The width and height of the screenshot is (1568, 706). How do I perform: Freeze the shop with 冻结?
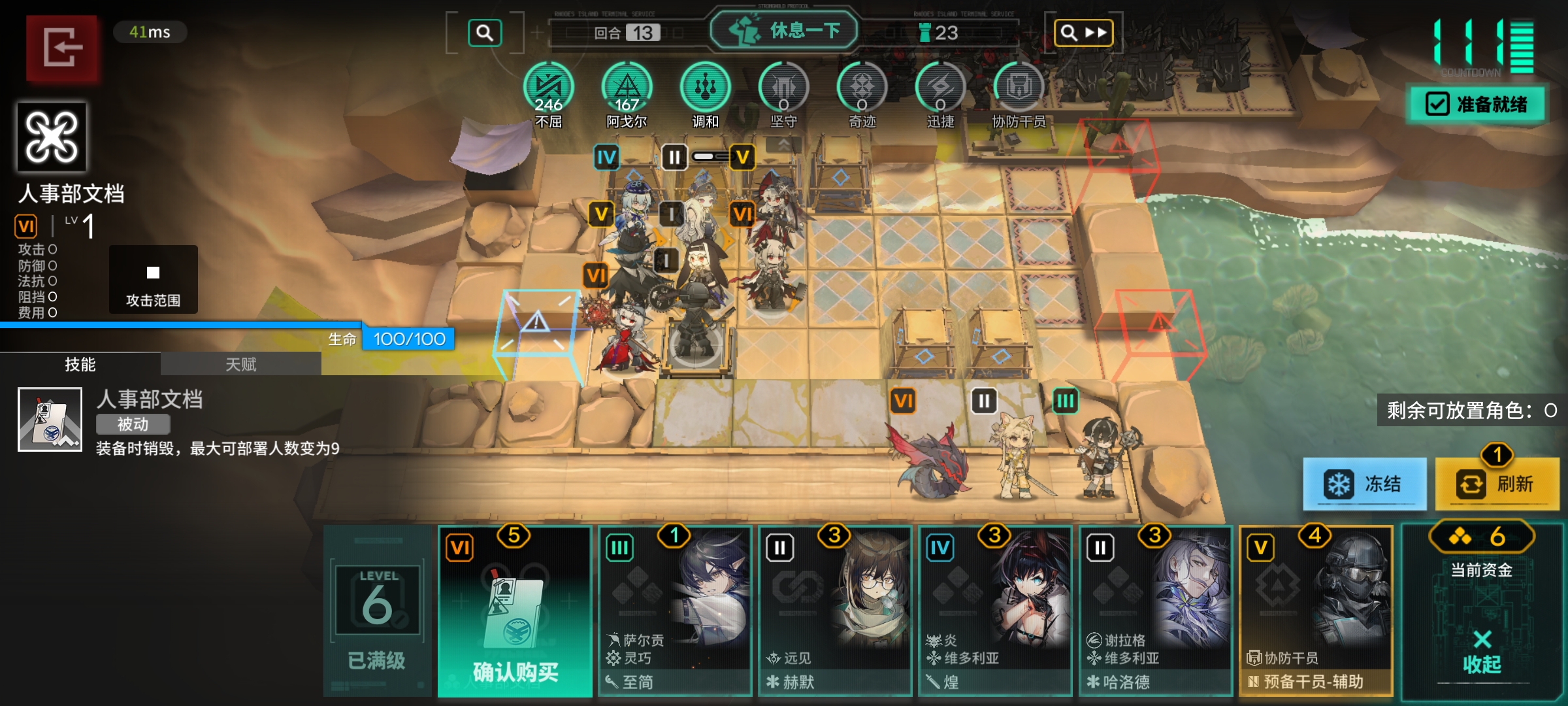[1364, 484]
